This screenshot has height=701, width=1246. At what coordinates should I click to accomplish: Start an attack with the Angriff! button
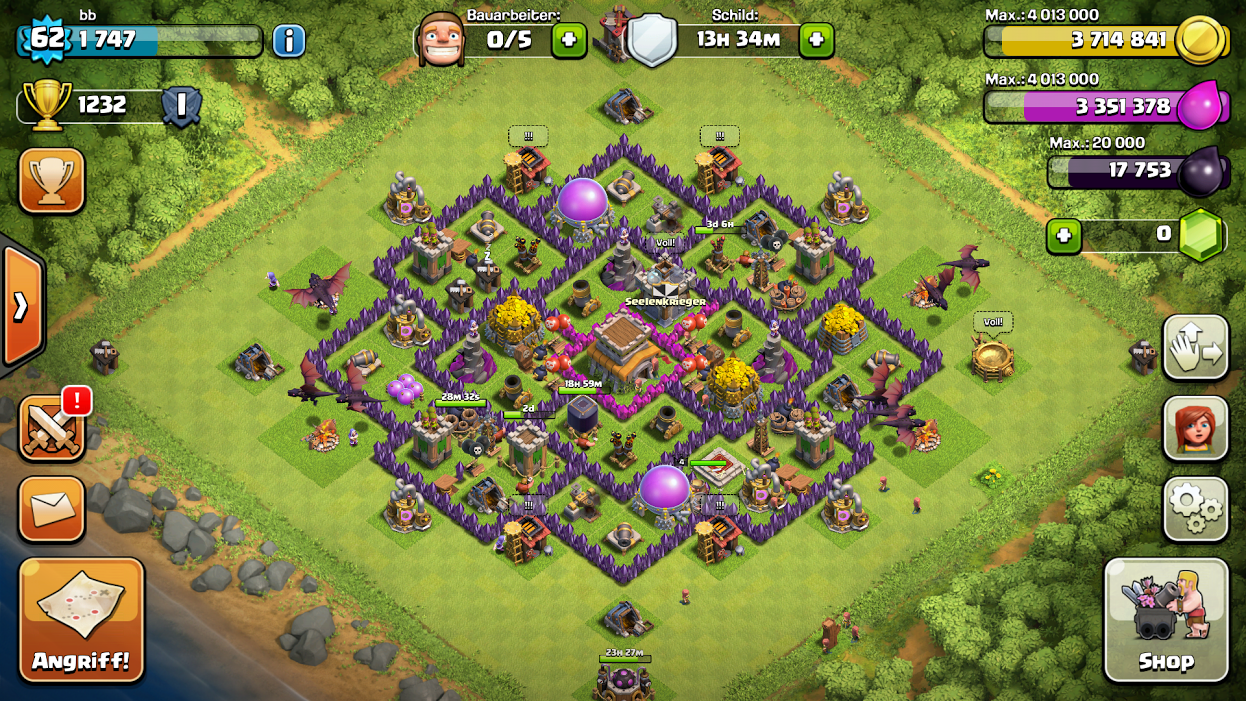pos(82,618)
